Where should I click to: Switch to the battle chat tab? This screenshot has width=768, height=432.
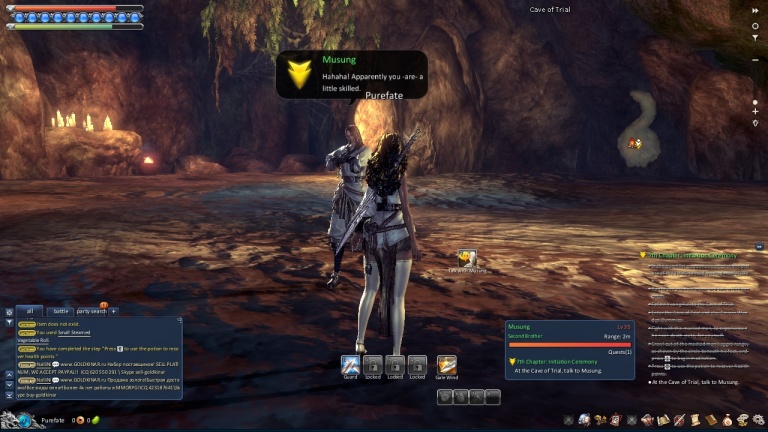(61, 311)
